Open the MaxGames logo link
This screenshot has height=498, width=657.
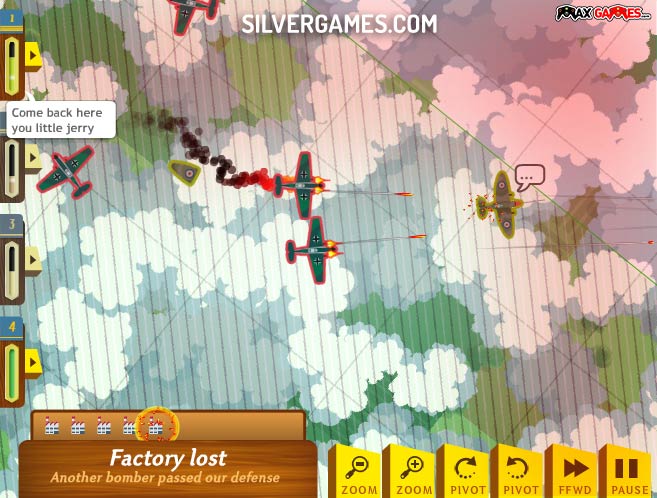tap(603, 12)
